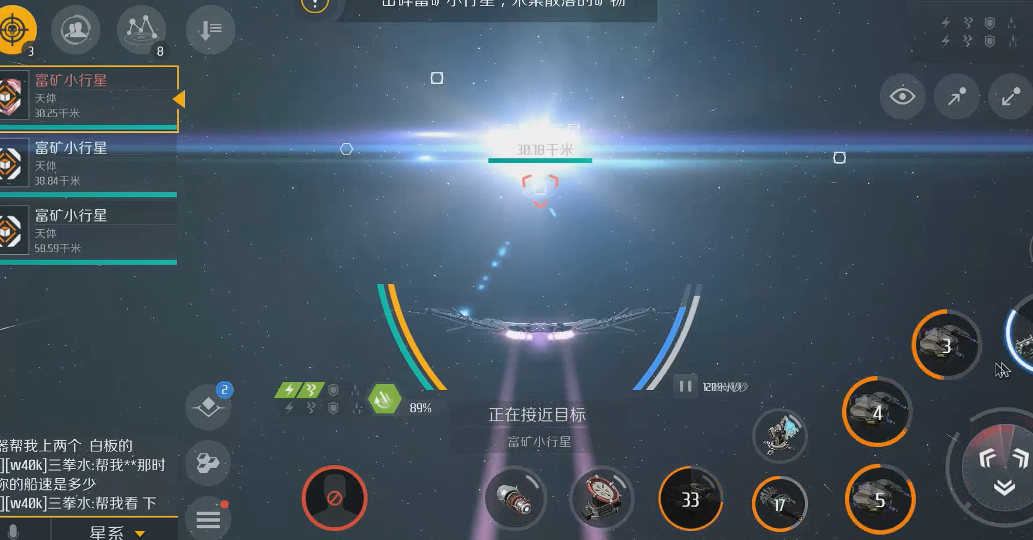Toggle the eye view icon
The image size is (1033, 540).
coord(904,97)
